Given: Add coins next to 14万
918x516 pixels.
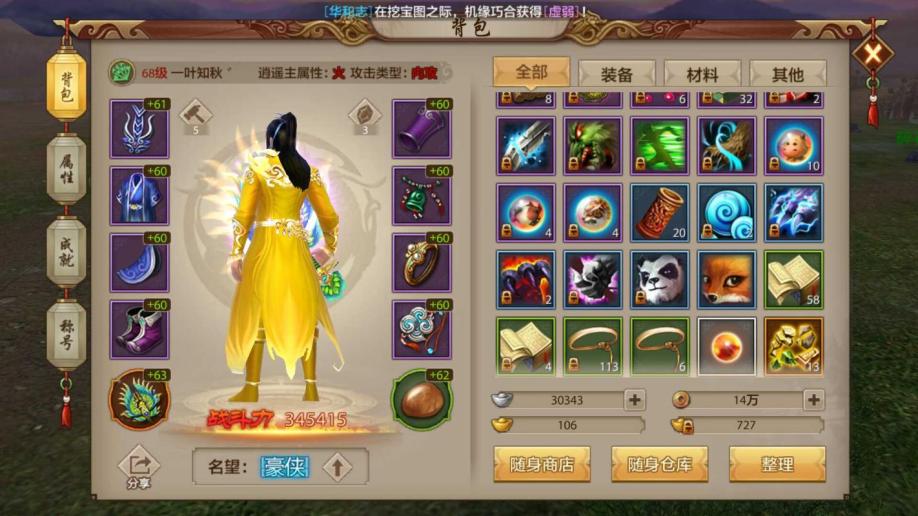Looking at the screenshot, I should point(813,400).
